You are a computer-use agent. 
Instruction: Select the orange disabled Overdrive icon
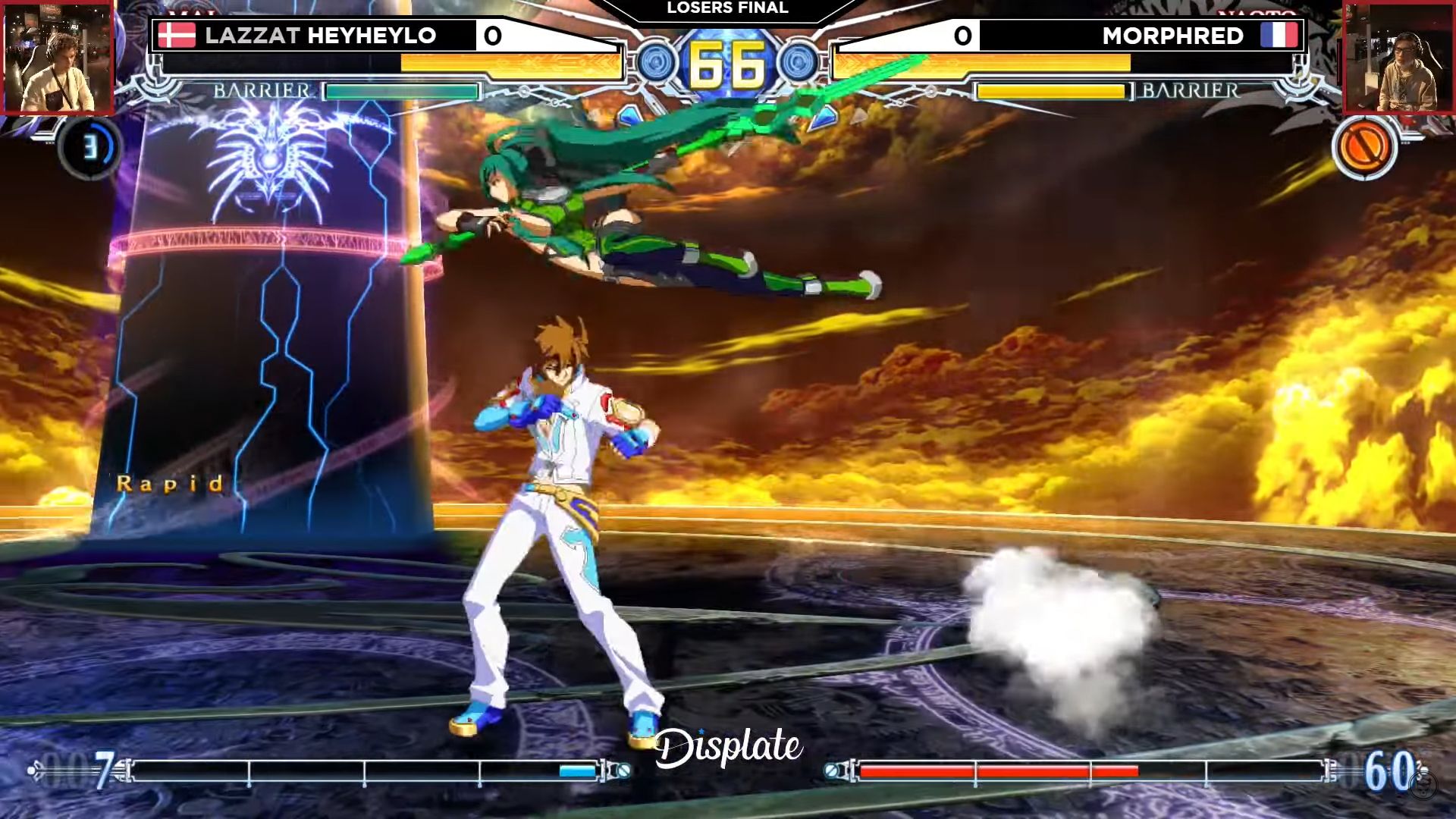pyautogui.click(x=1363, y=146)
